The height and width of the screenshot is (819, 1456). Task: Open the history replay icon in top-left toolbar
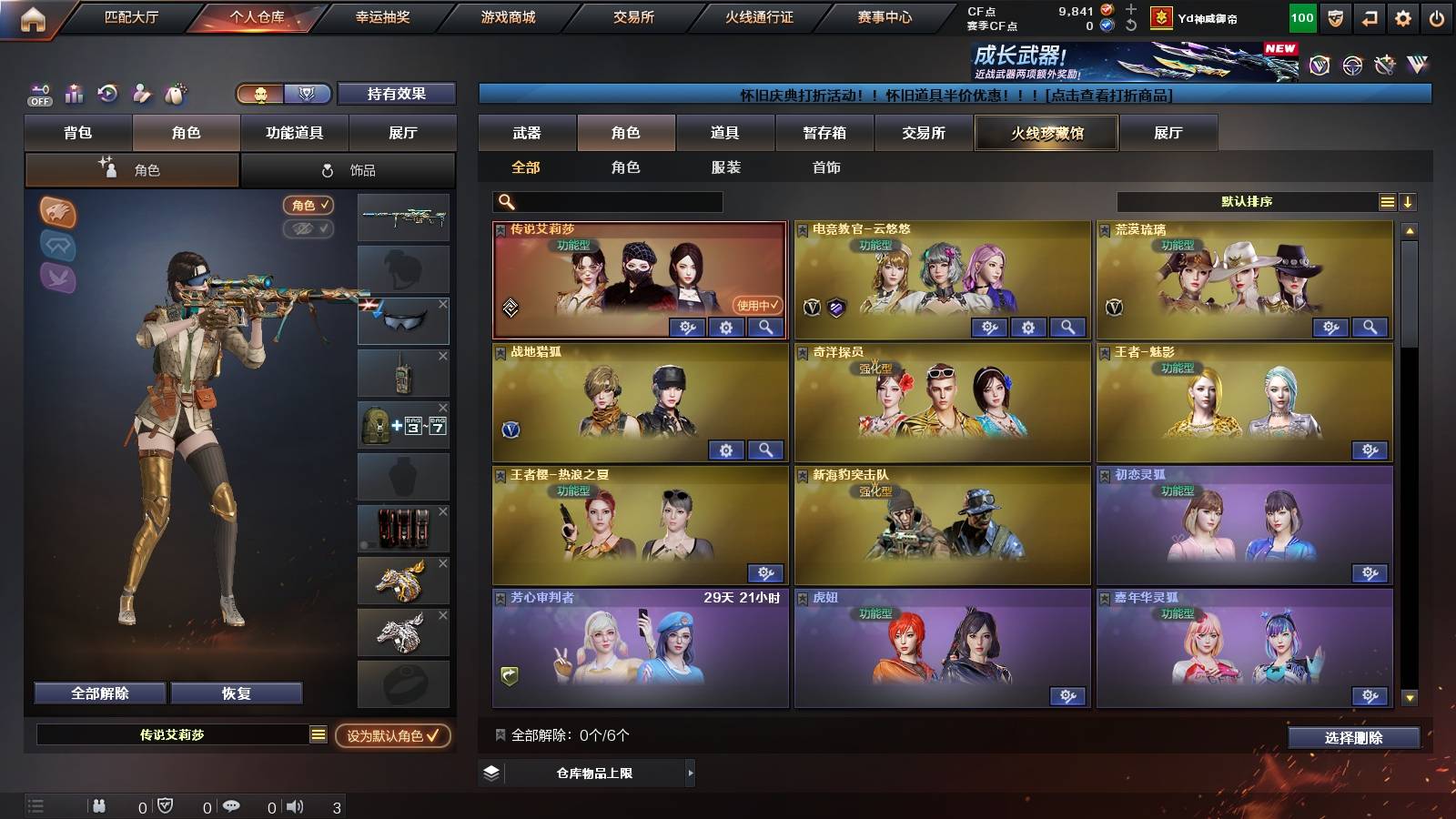tap(106, 94)
